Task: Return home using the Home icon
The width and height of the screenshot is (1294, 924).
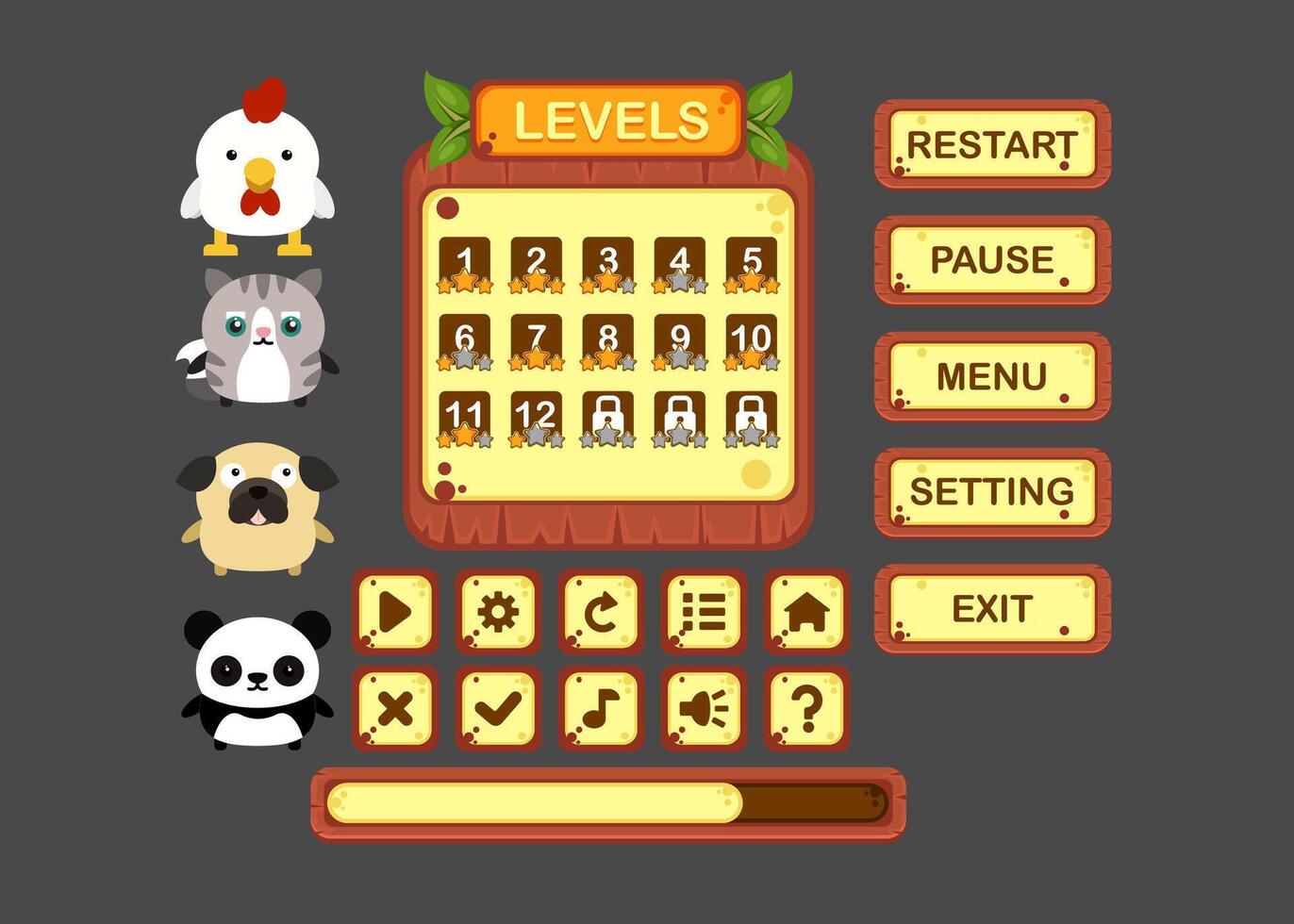Action: 807,614
